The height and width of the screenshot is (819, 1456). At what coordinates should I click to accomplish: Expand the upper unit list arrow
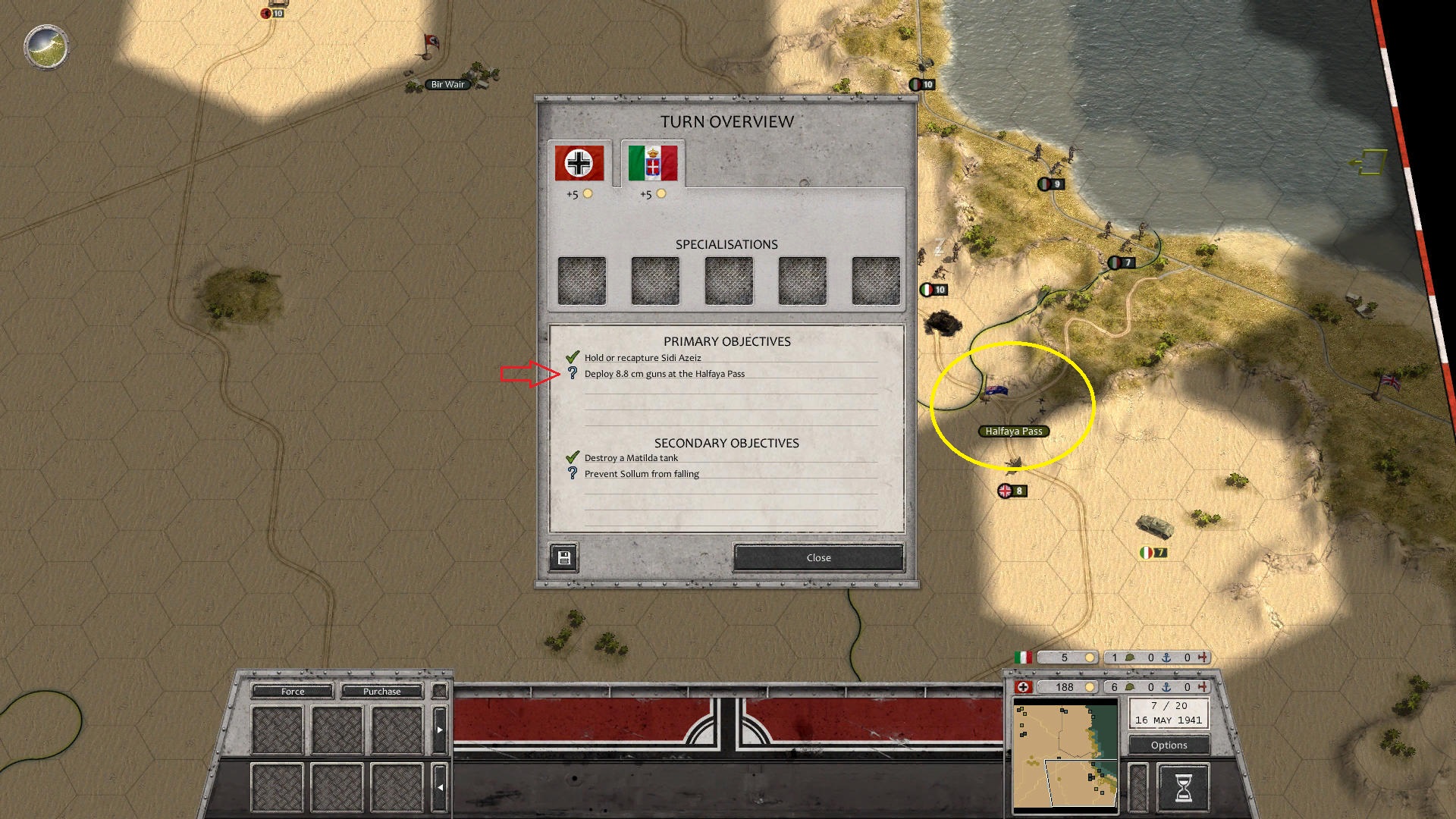click(440, 730)
